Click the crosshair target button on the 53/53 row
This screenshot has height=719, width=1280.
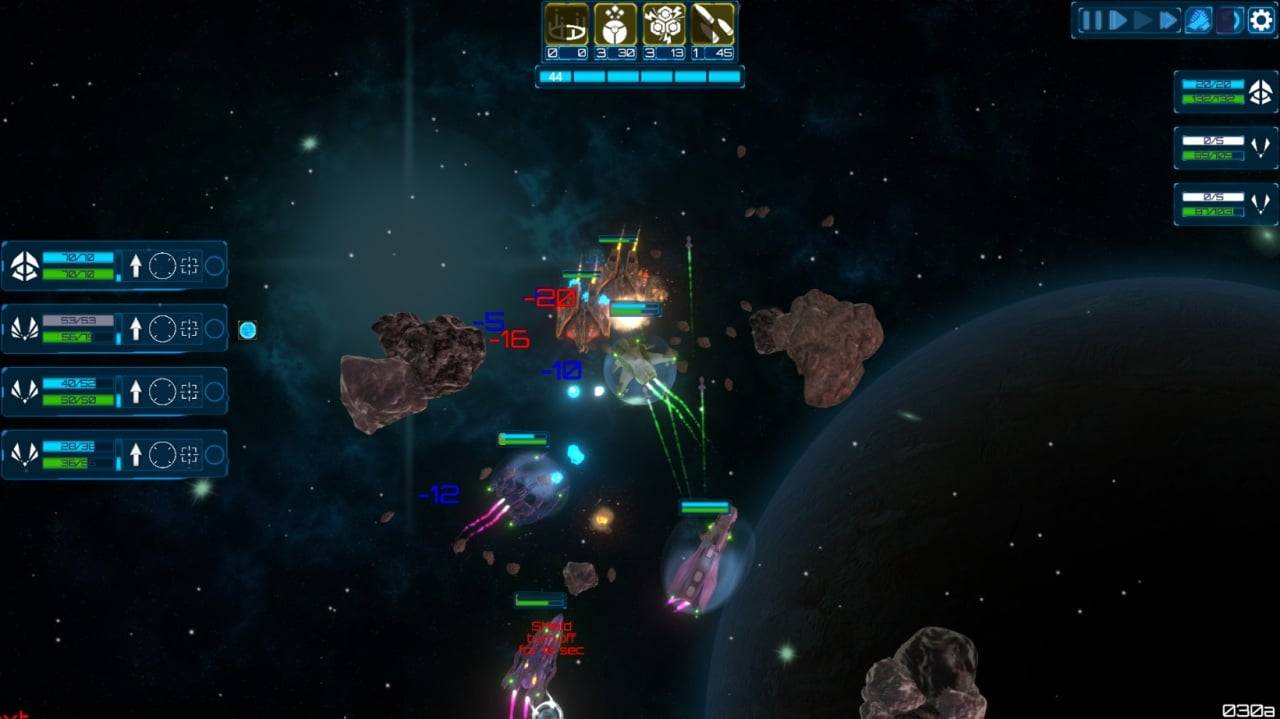189,329
